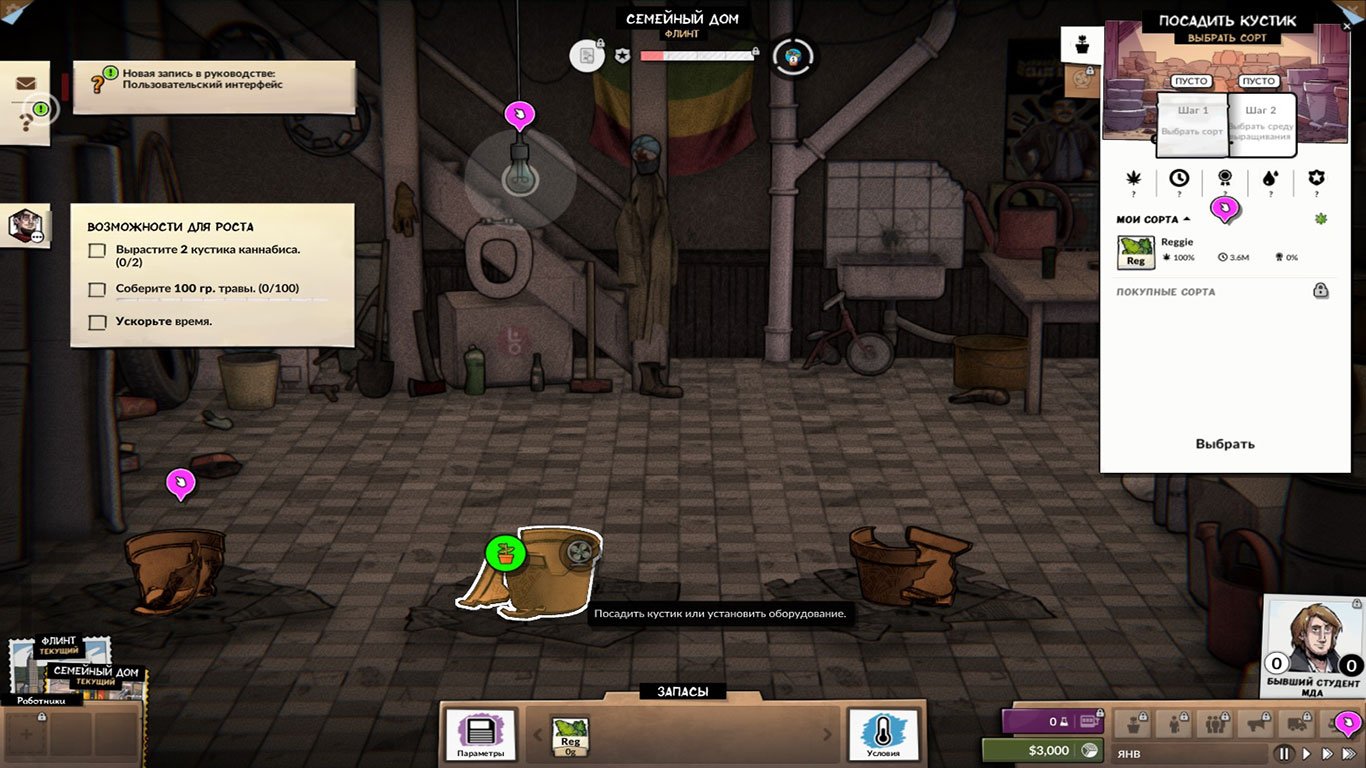Open the Параметры panel
Image resolution: width=1366 pixels, height=768 pixels.
481,734
